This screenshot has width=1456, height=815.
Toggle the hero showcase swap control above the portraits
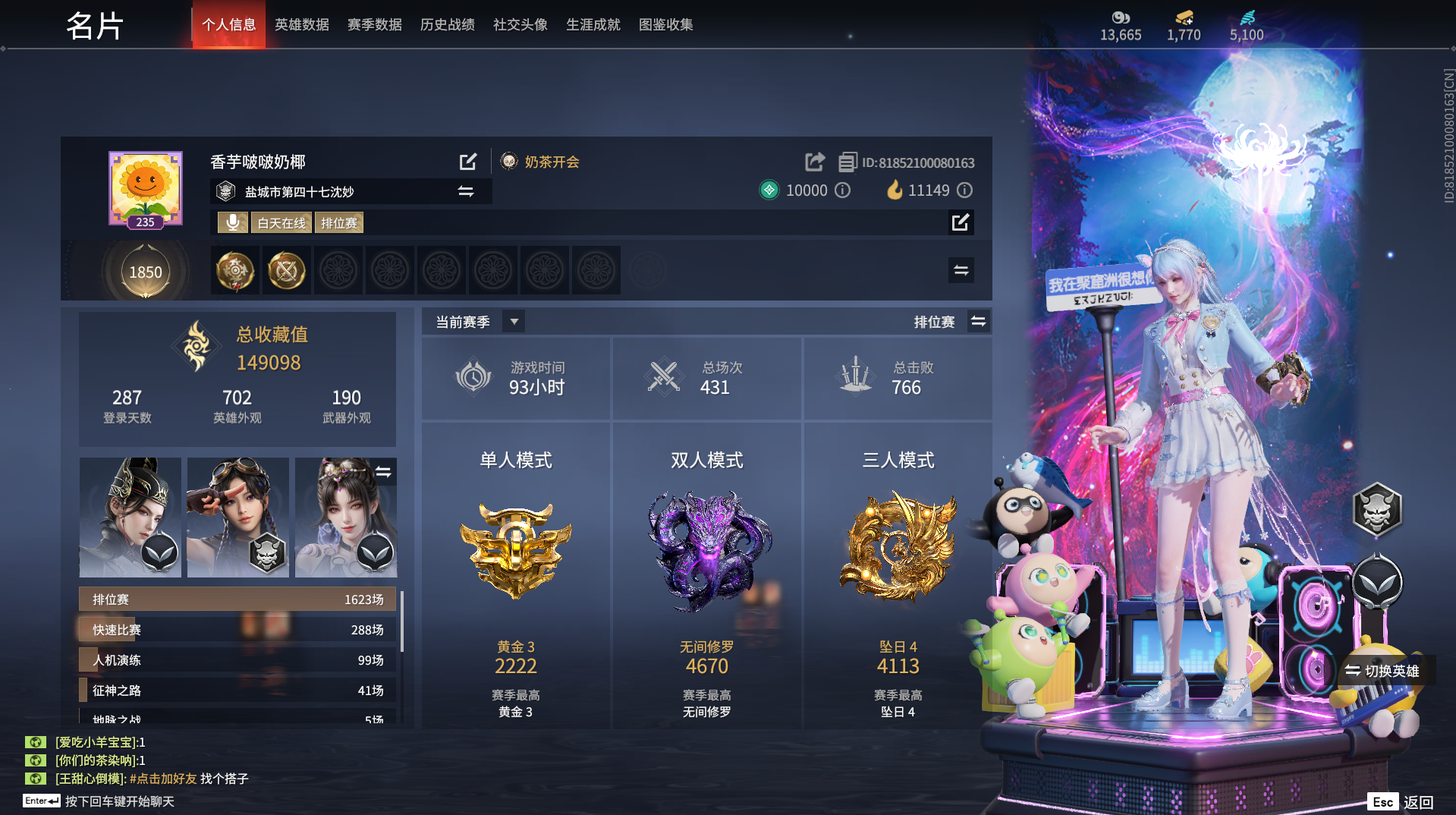385,471
